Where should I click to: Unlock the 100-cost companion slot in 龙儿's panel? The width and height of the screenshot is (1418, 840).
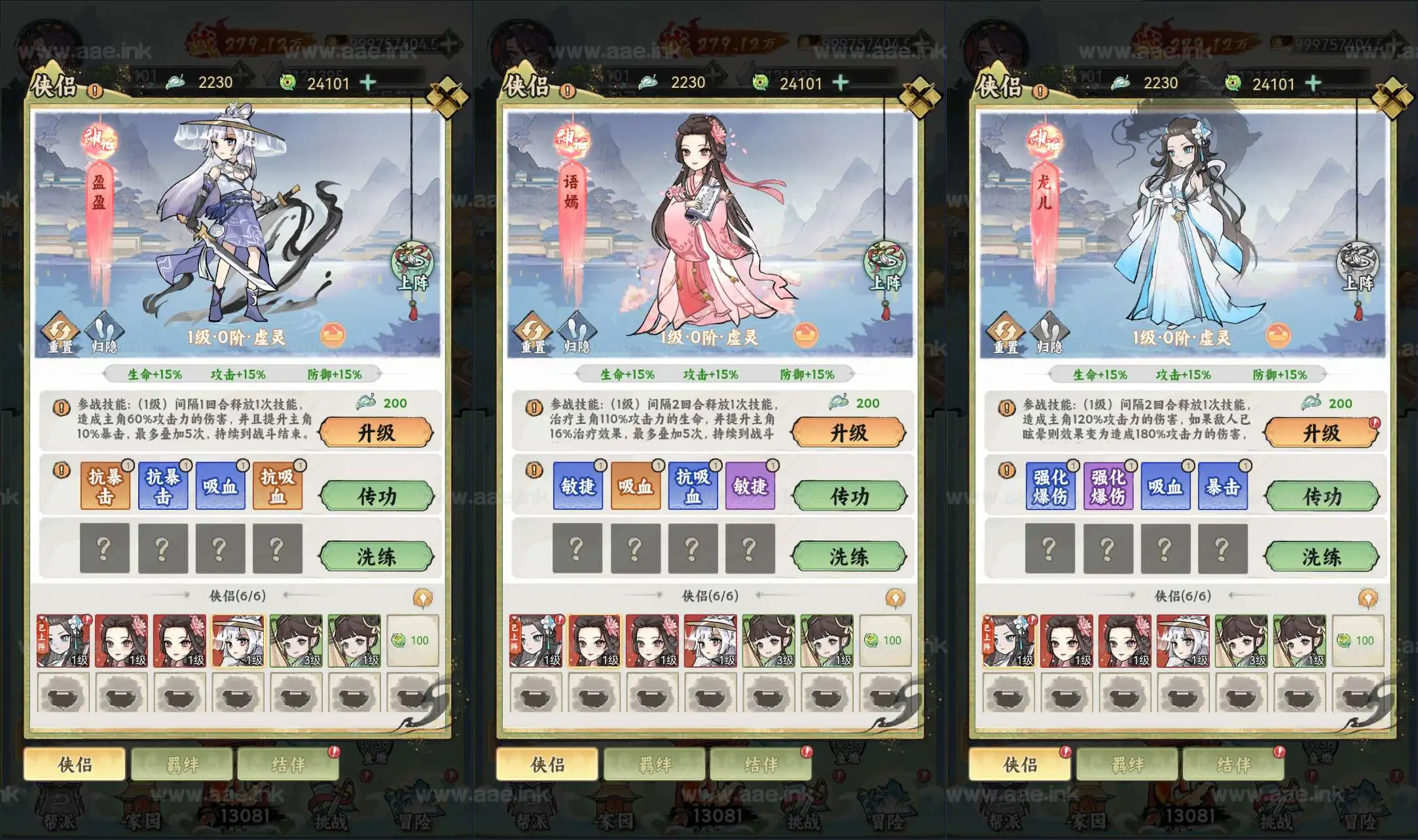coord(1358,640)
